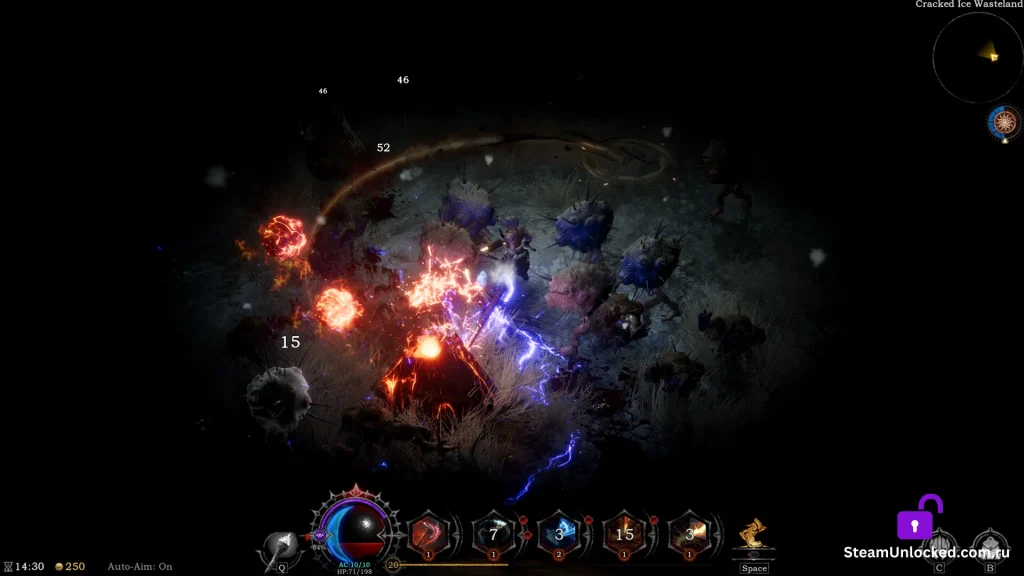Image resolution: width=1024 pixels, height=576 pixels.
Task: Trigger the blue ice skill icon
Action: click(x=559, y=533)
